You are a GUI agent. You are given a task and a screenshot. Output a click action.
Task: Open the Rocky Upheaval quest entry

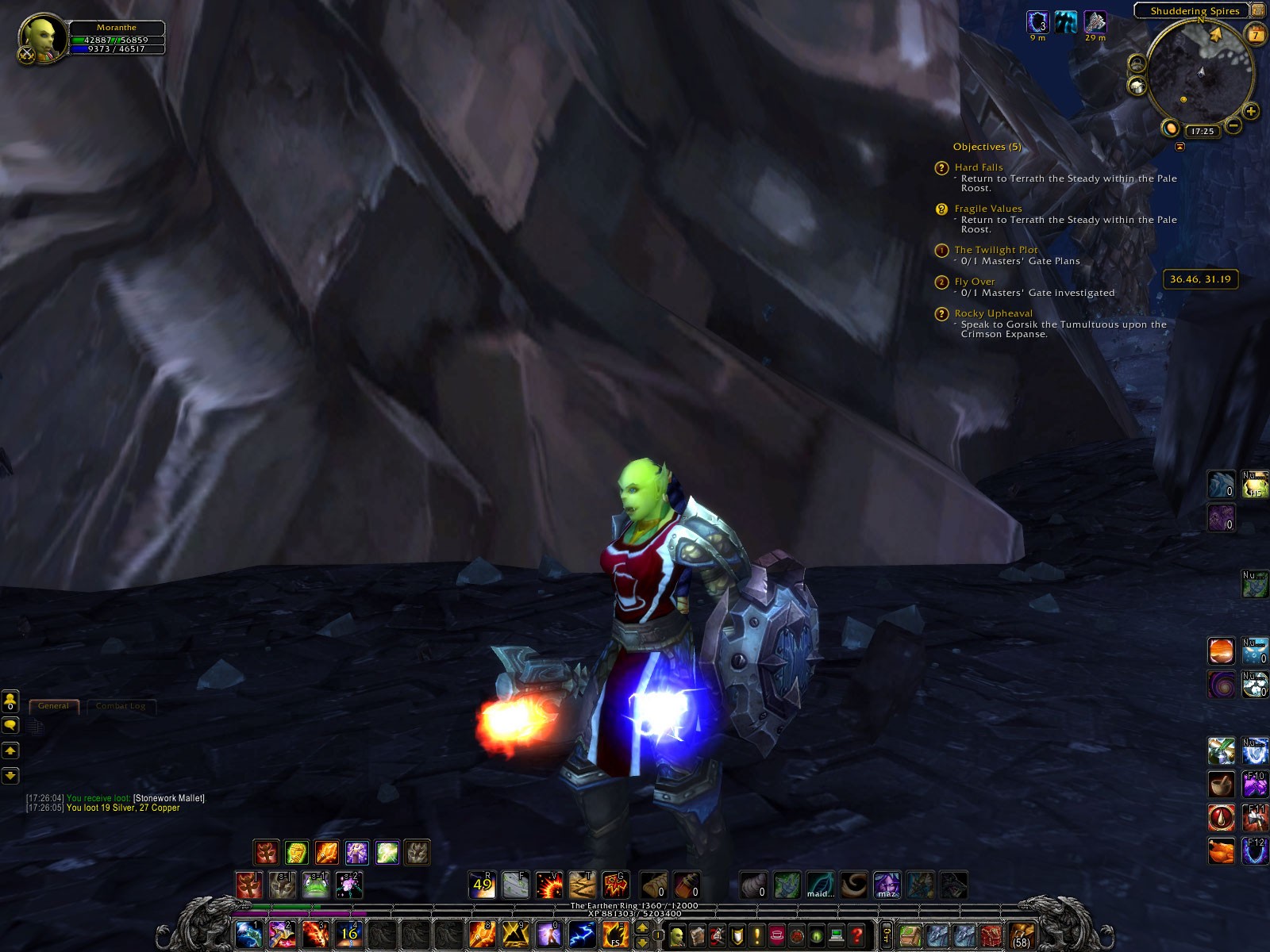coord(993,313)
